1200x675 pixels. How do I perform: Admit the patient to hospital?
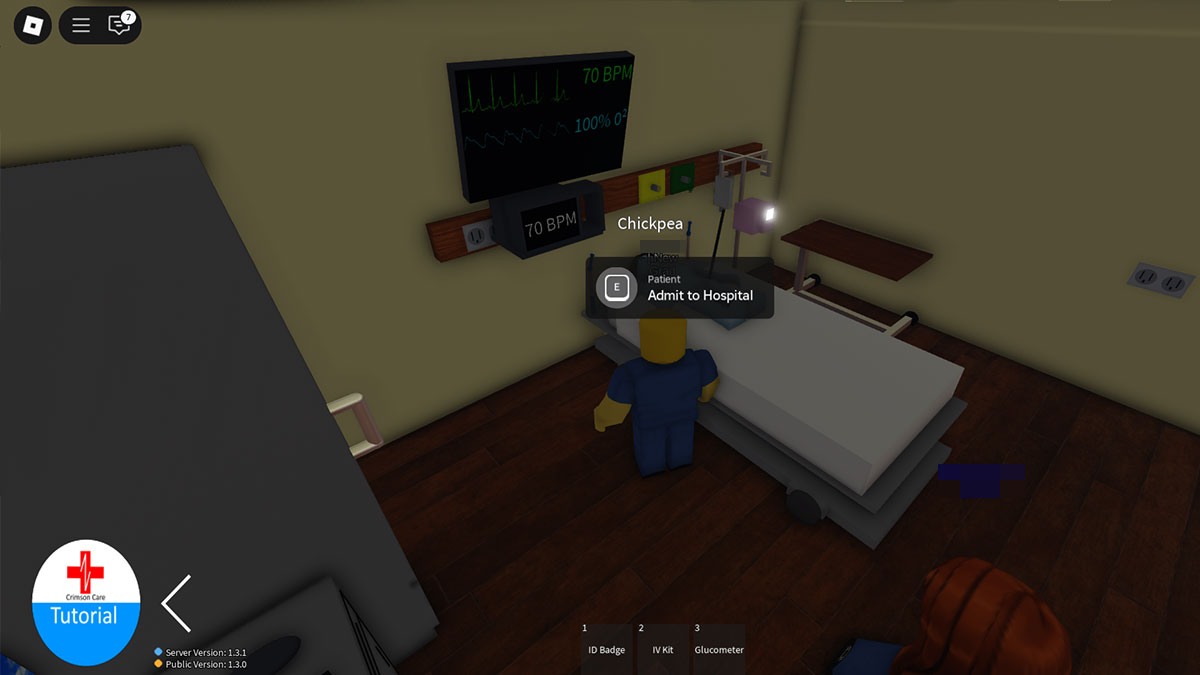point(680,288)
